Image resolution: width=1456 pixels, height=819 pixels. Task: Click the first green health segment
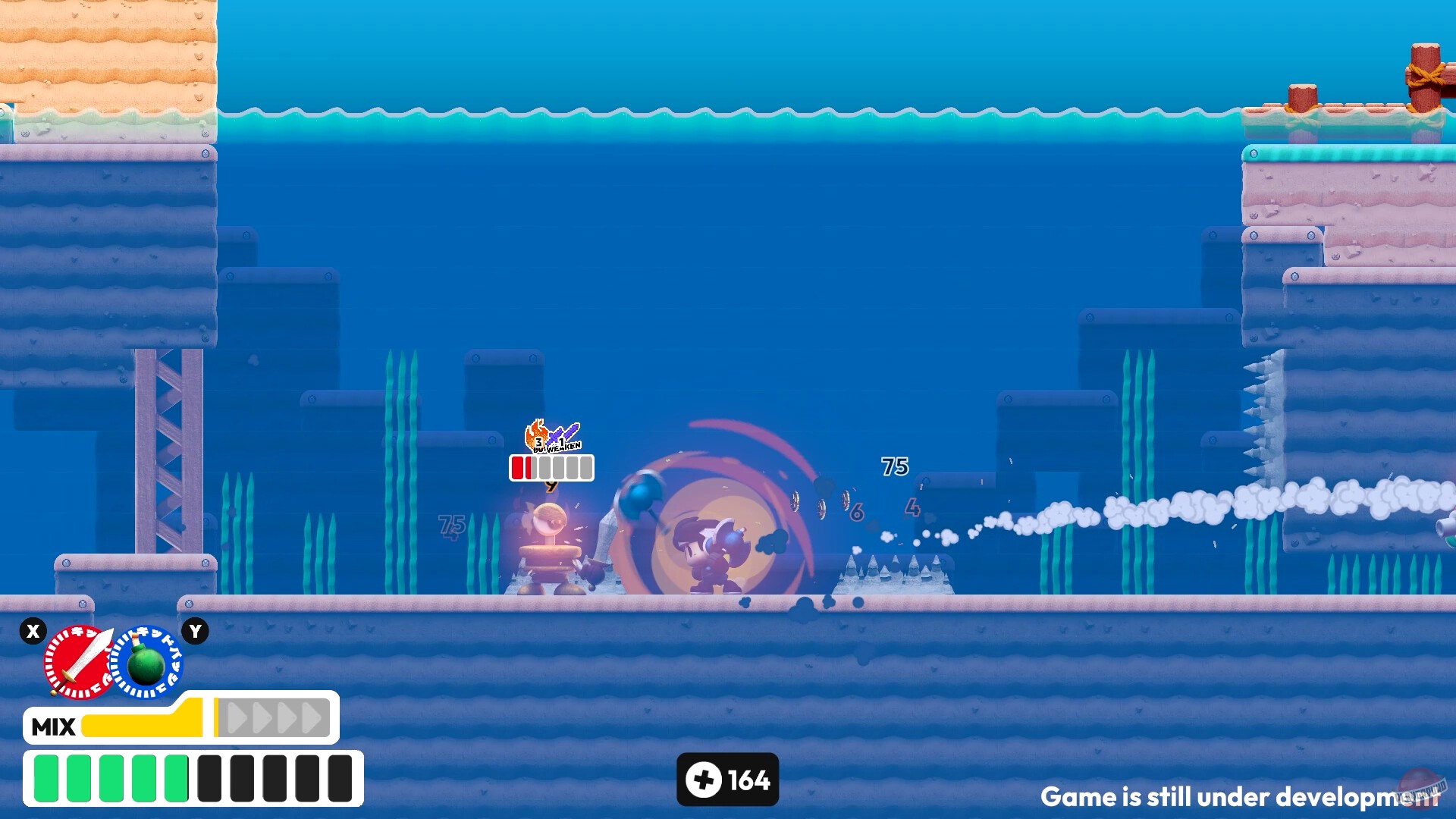(x=45, y=777)
